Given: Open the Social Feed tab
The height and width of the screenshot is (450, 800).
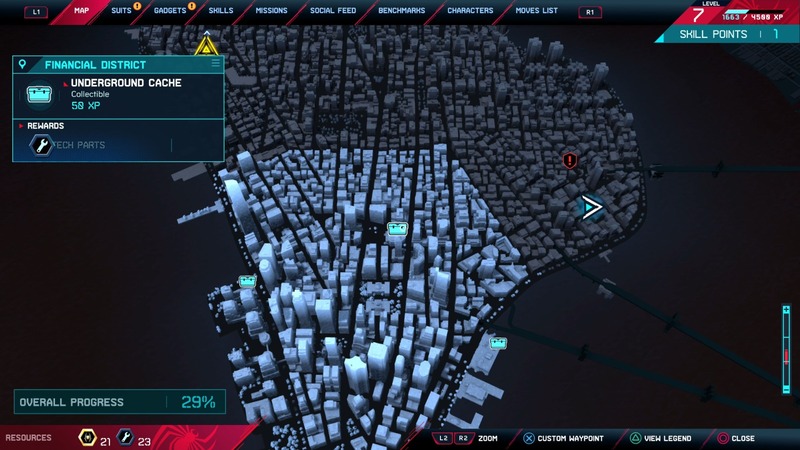Looking at the screenshot, I should [333, 11].
